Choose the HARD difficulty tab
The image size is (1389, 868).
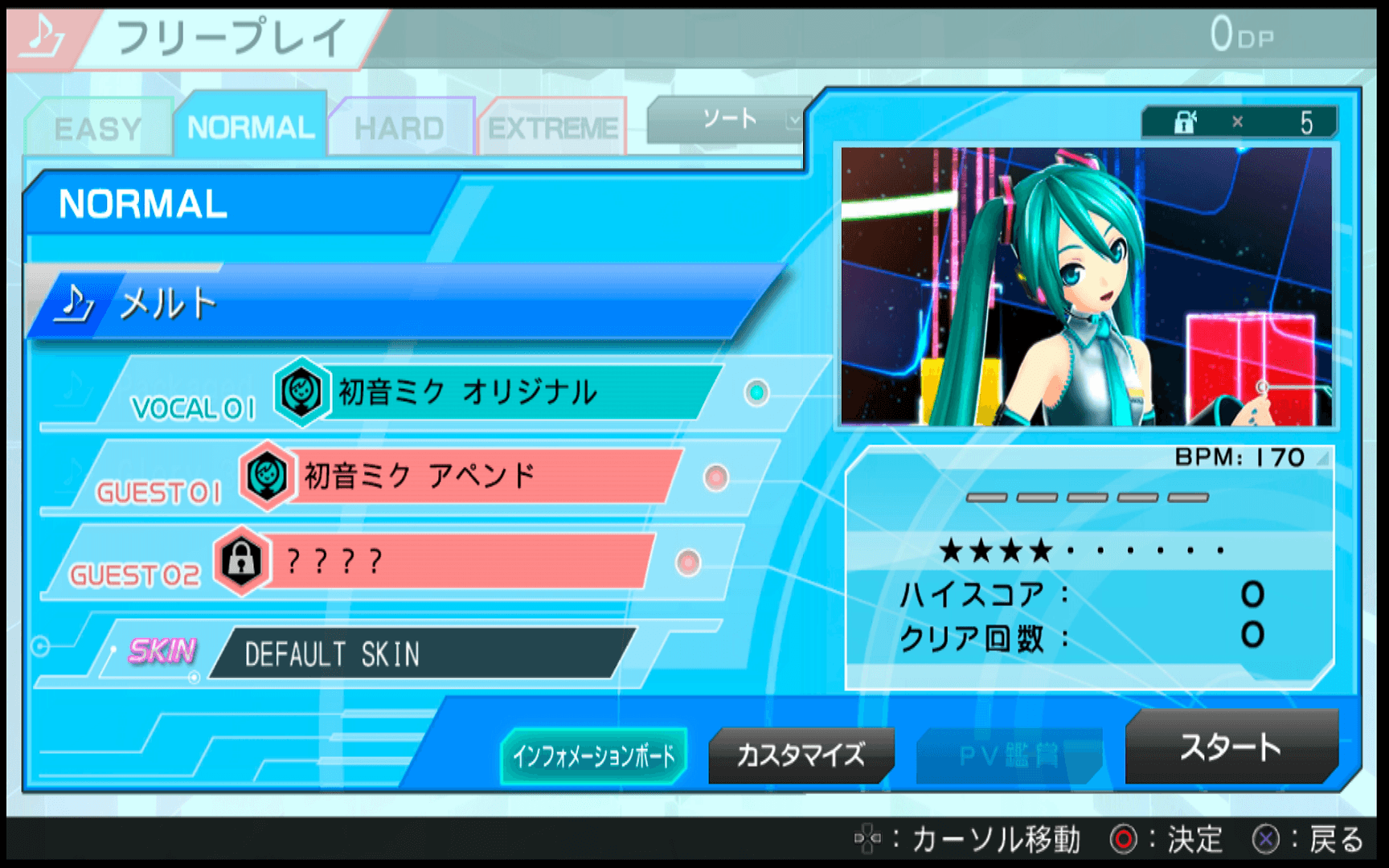pyautogui.click(x=399, y=129)
